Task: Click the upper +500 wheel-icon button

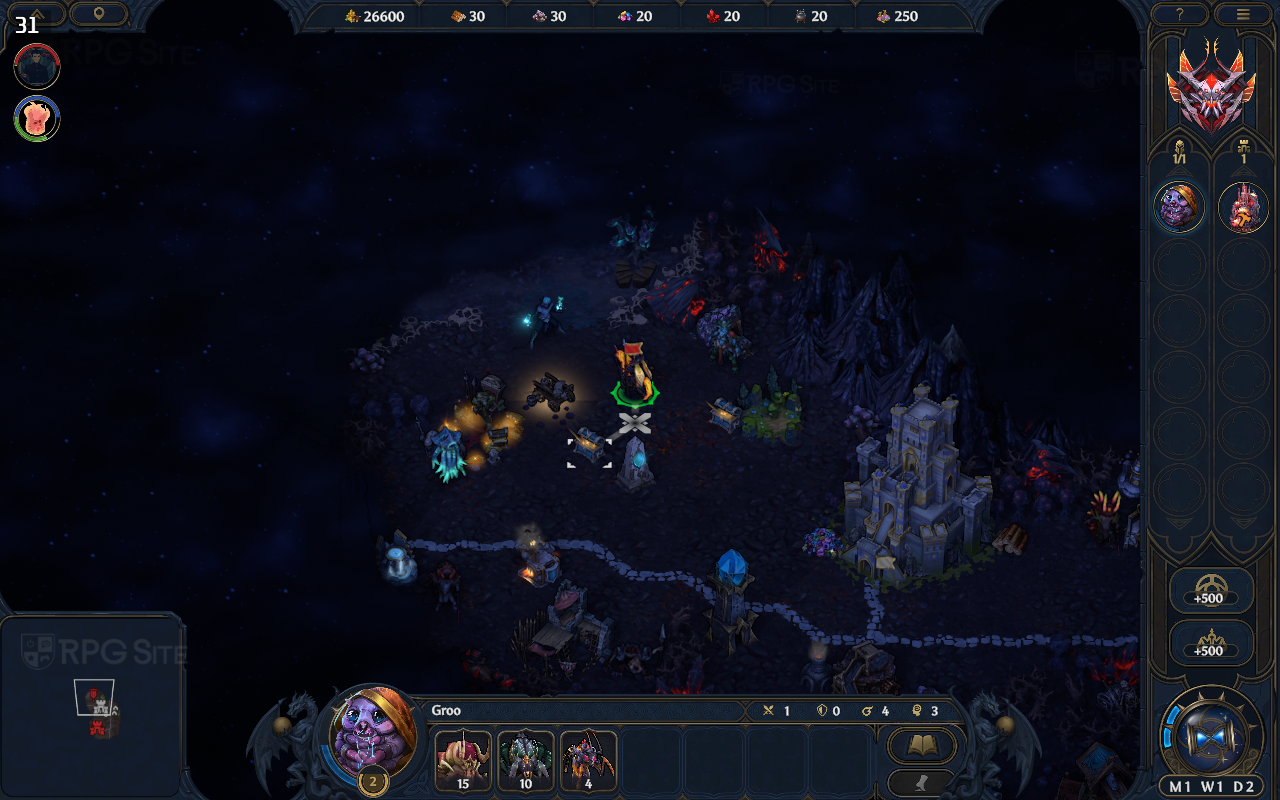Action: tap(1211, 590)
